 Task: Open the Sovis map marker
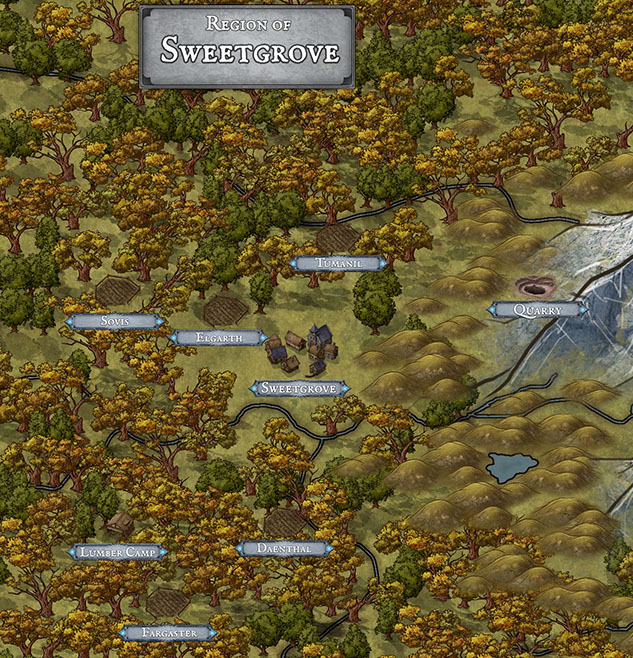pos(114,321)
